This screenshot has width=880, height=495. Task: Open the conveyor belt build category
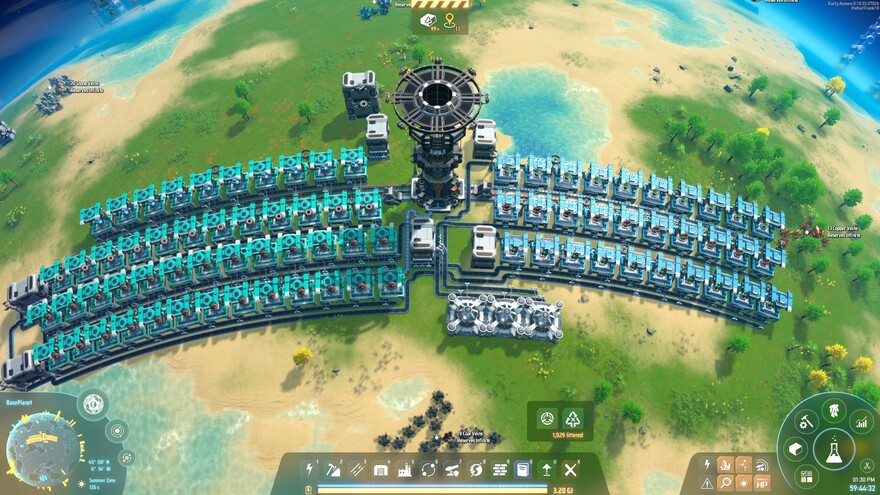coord(357,469)
